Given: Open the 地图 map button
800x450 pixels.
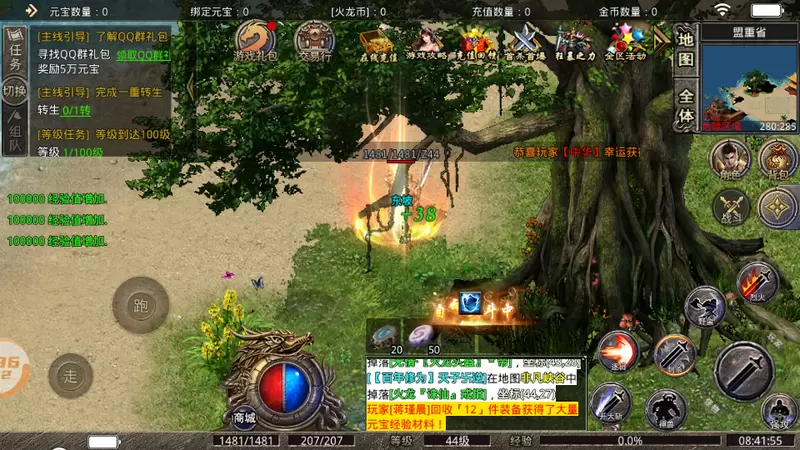Looking at the screenshot, I should pyautogui.click(x=686, y=50).
